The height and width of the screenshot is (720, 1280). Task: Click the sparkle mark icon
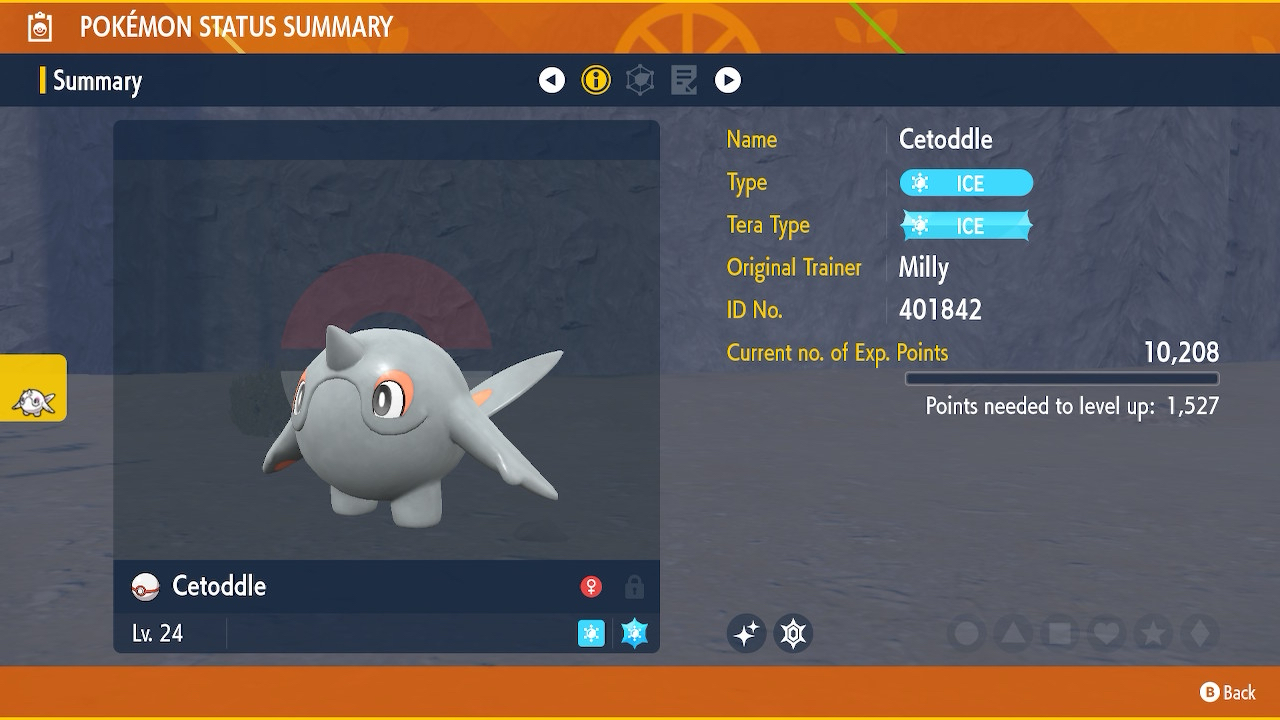coord(746,633)
